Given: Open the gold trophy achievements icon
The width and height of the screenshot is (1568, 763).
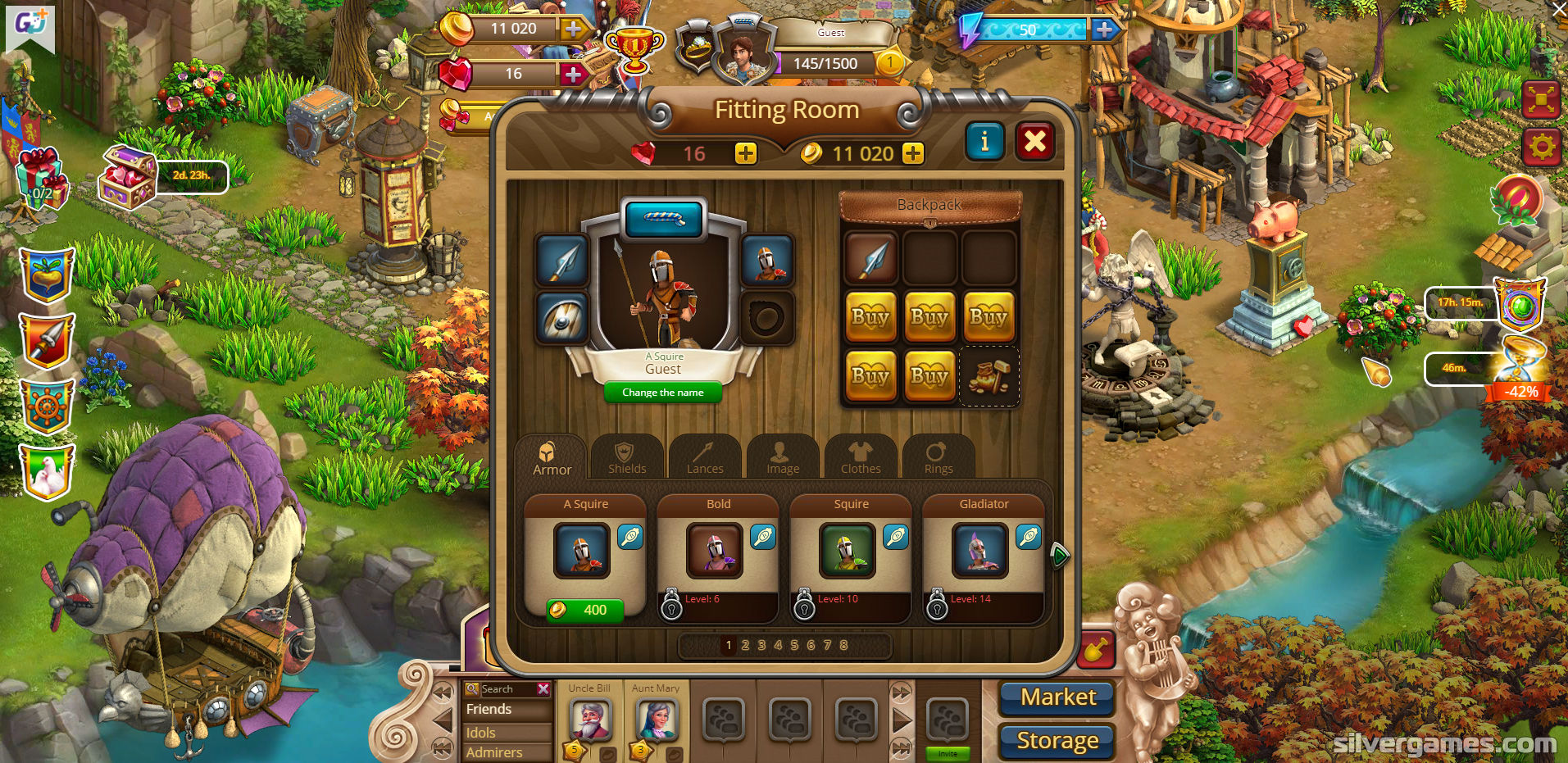Looking at the screenshot, I should pos(634,48).
